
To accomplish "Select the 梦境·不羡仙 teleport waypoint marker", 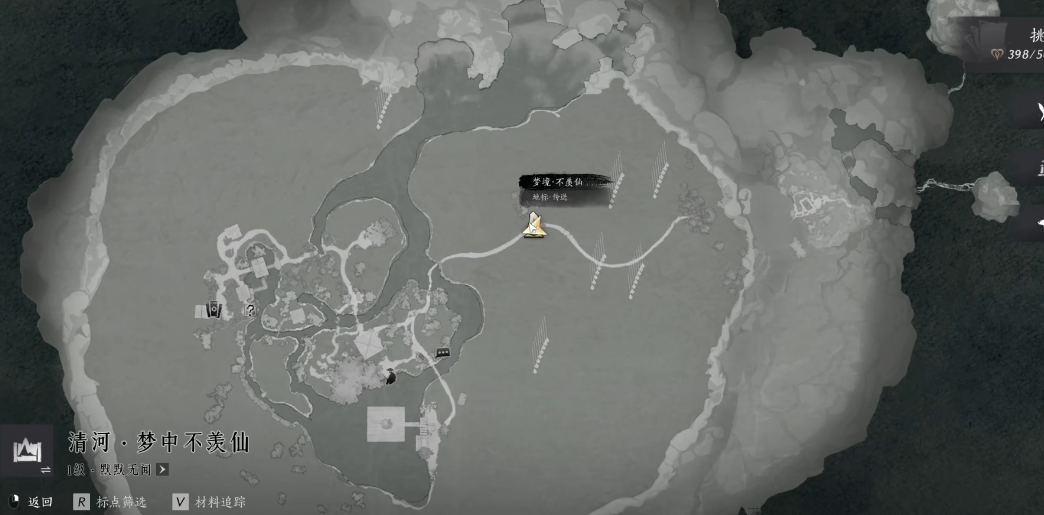I will [535, 226].
